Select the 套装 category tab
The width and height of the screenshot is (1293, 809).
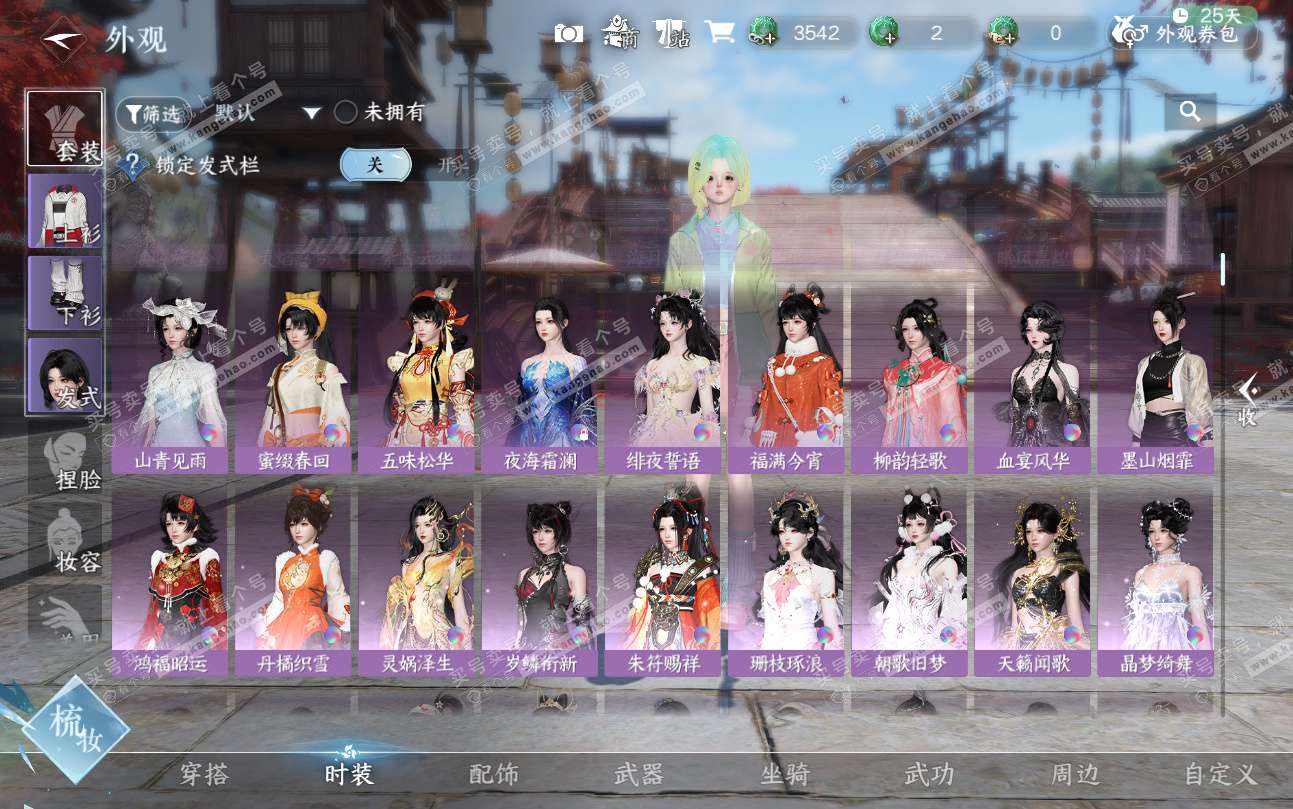point(65,129)
